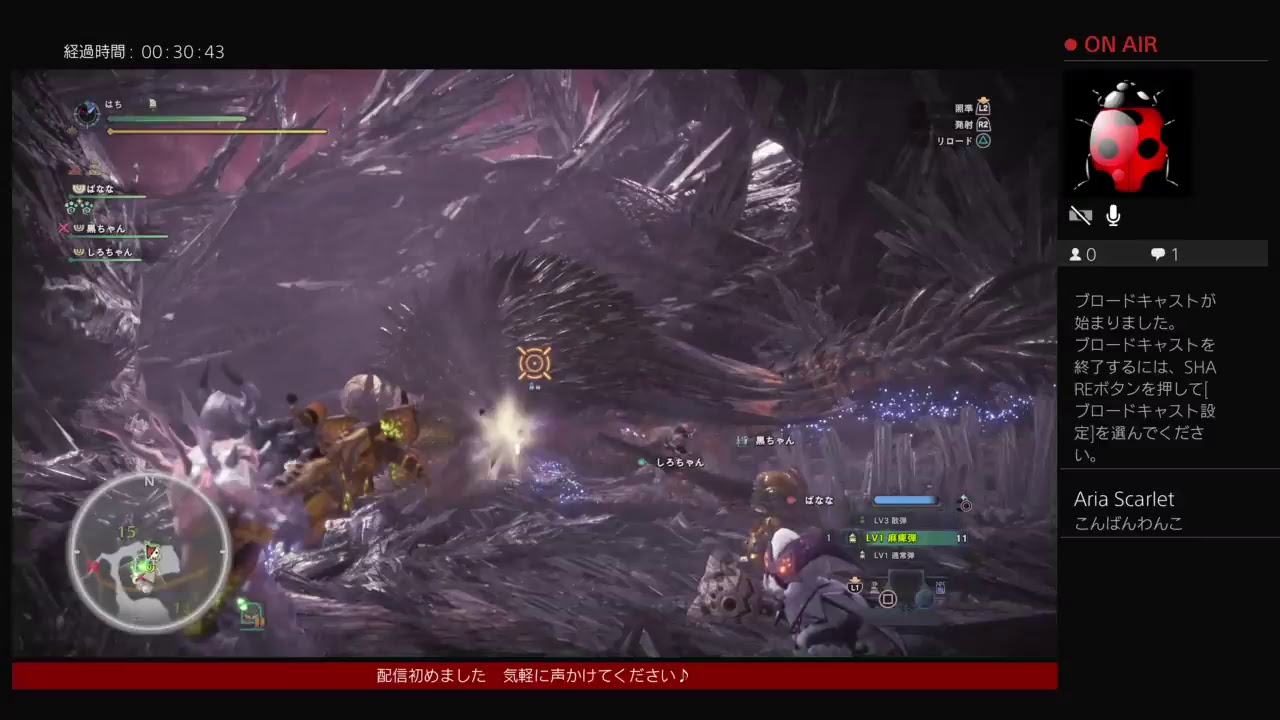Image resolution: width=1280 pixels, height=720 pixels.
Task: Mute the microphone in the broadcast panel
Action: coord(1113,214)
